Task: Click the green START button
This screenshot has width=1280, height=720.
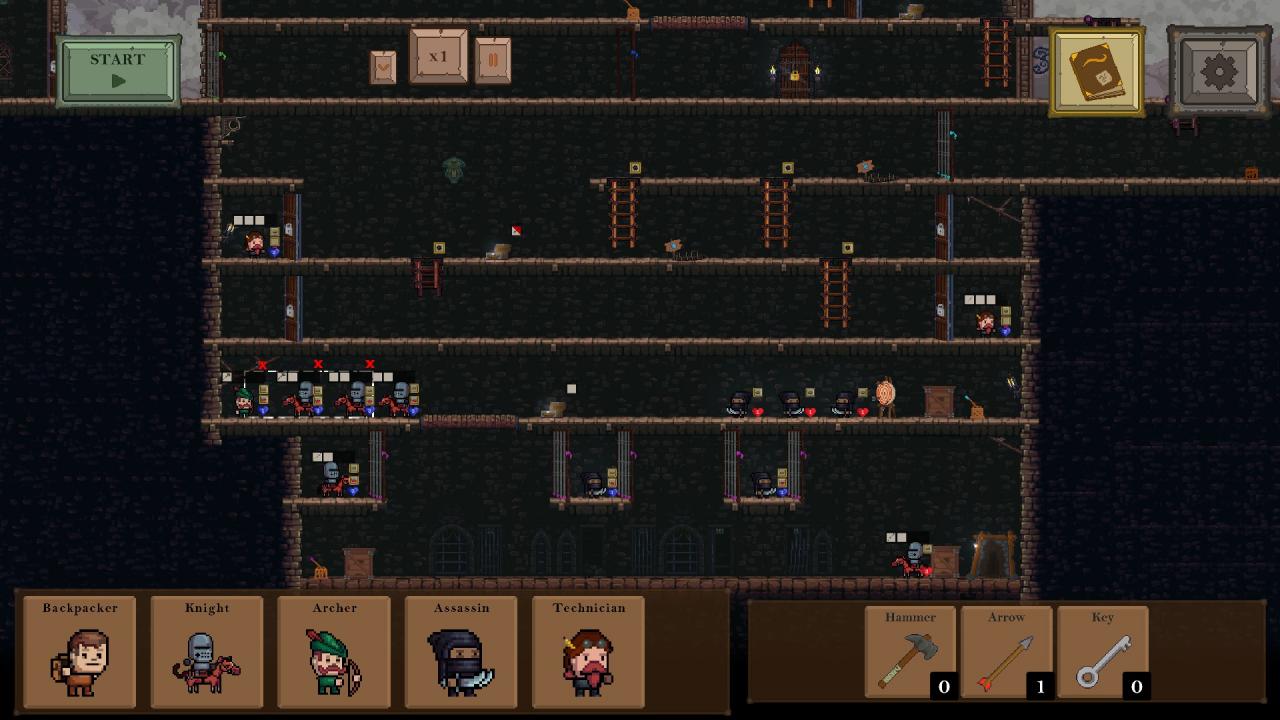Action: (119, 70)
